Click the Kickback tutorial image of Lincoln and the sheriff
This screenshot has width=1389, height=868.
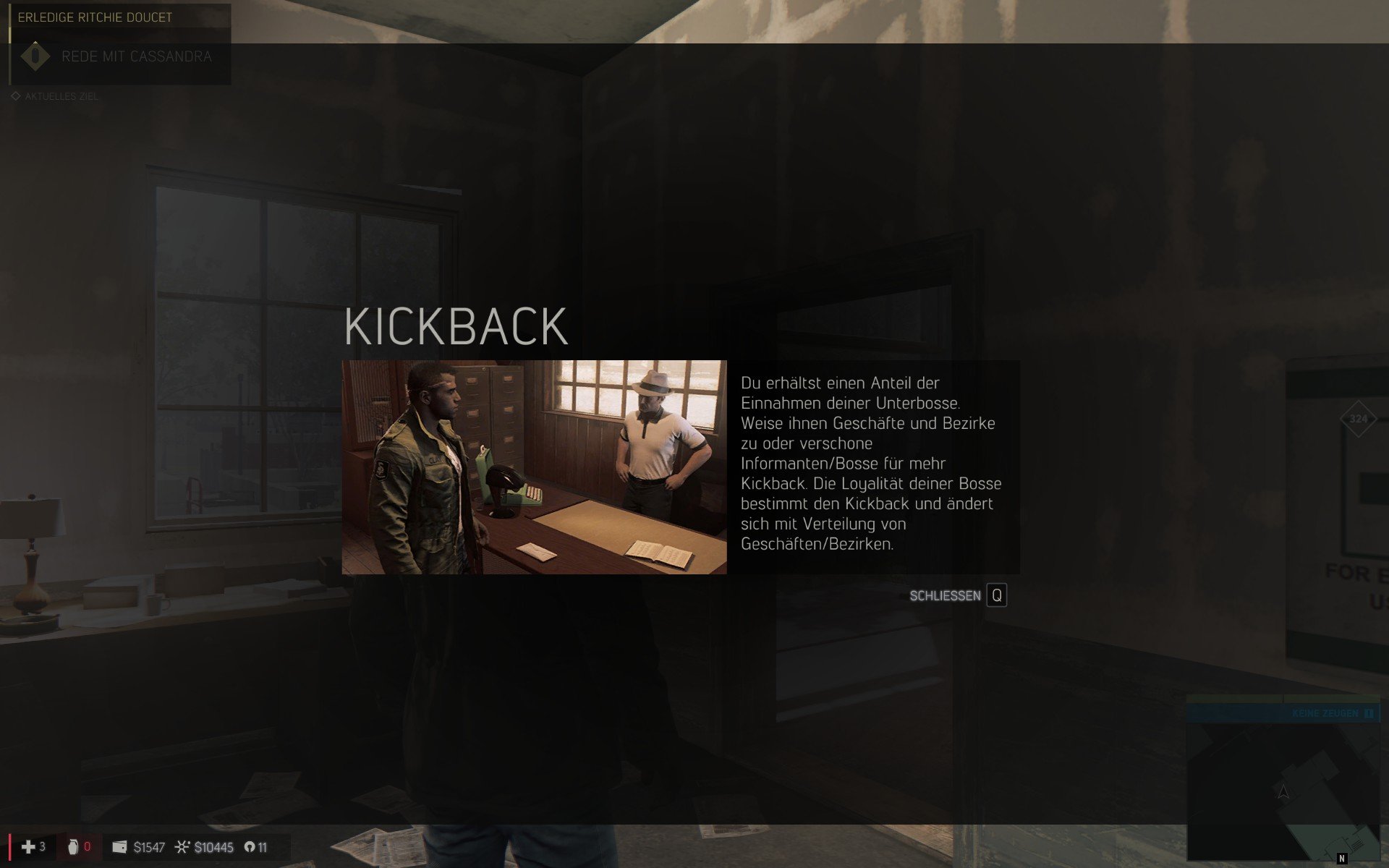click(534, 467)
